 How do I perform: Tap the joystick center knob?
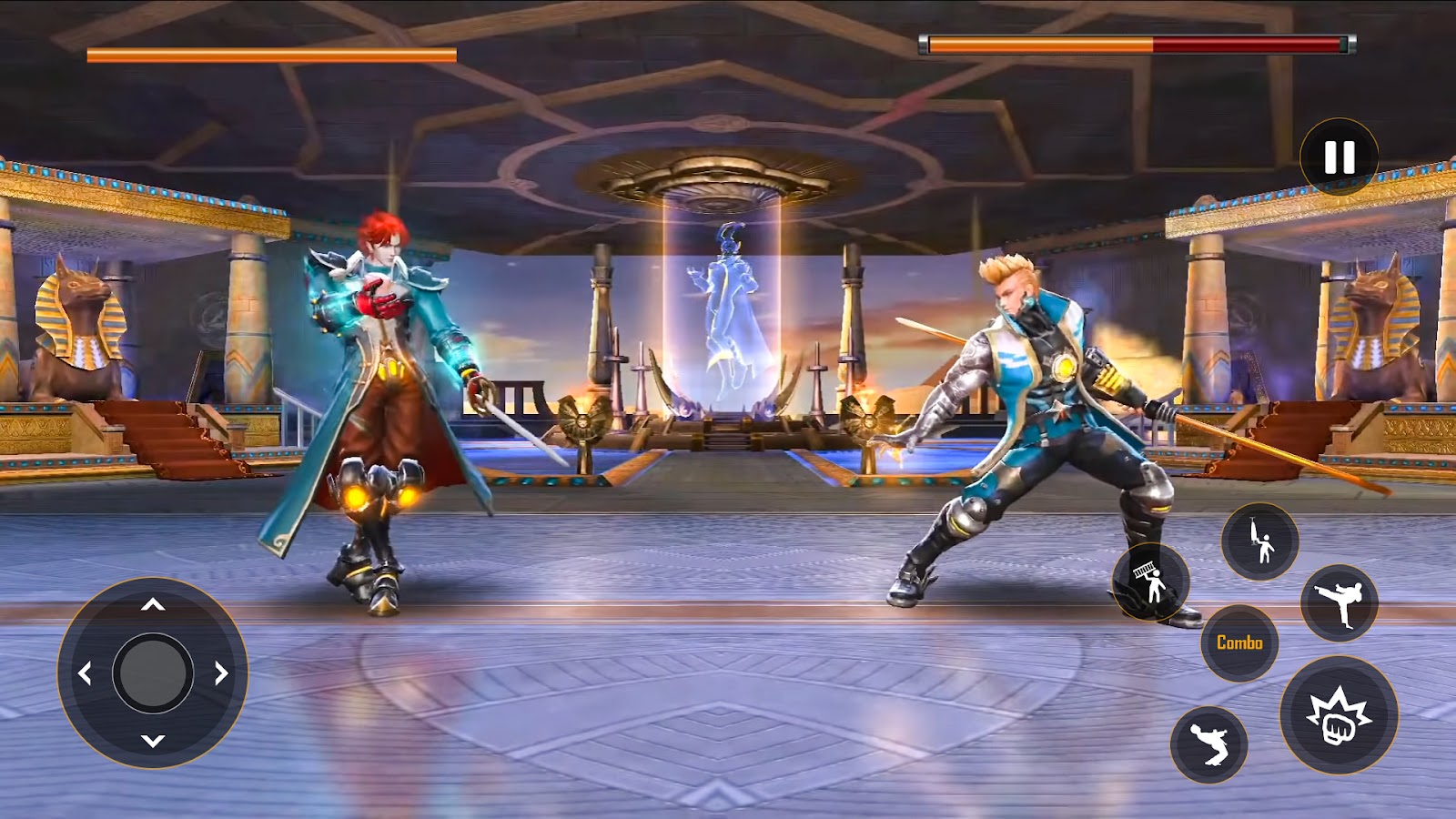coord(153,673)
